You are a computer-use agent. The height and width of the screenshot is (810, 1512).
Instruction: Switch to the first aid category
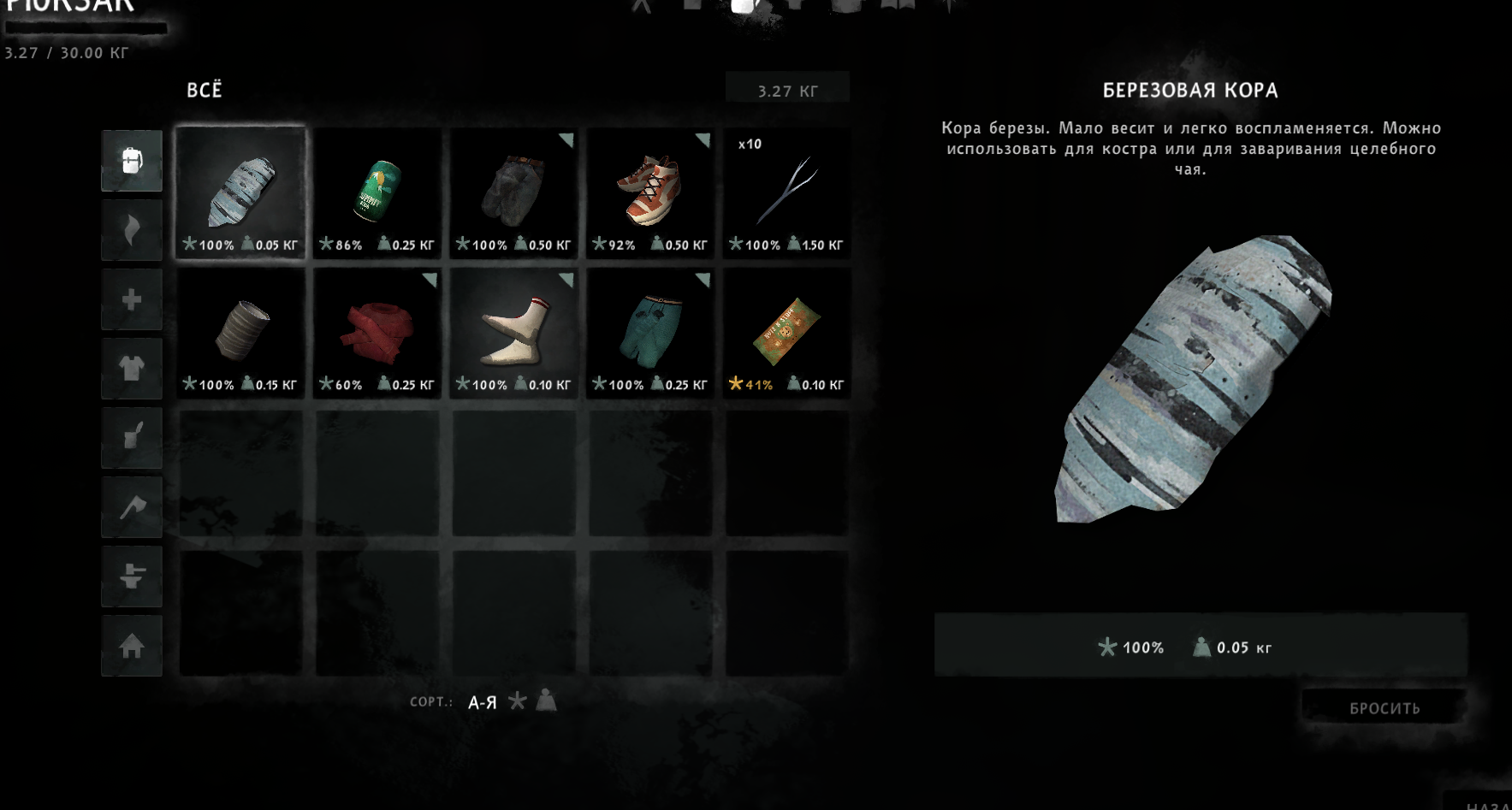click(x=132, y=299)
